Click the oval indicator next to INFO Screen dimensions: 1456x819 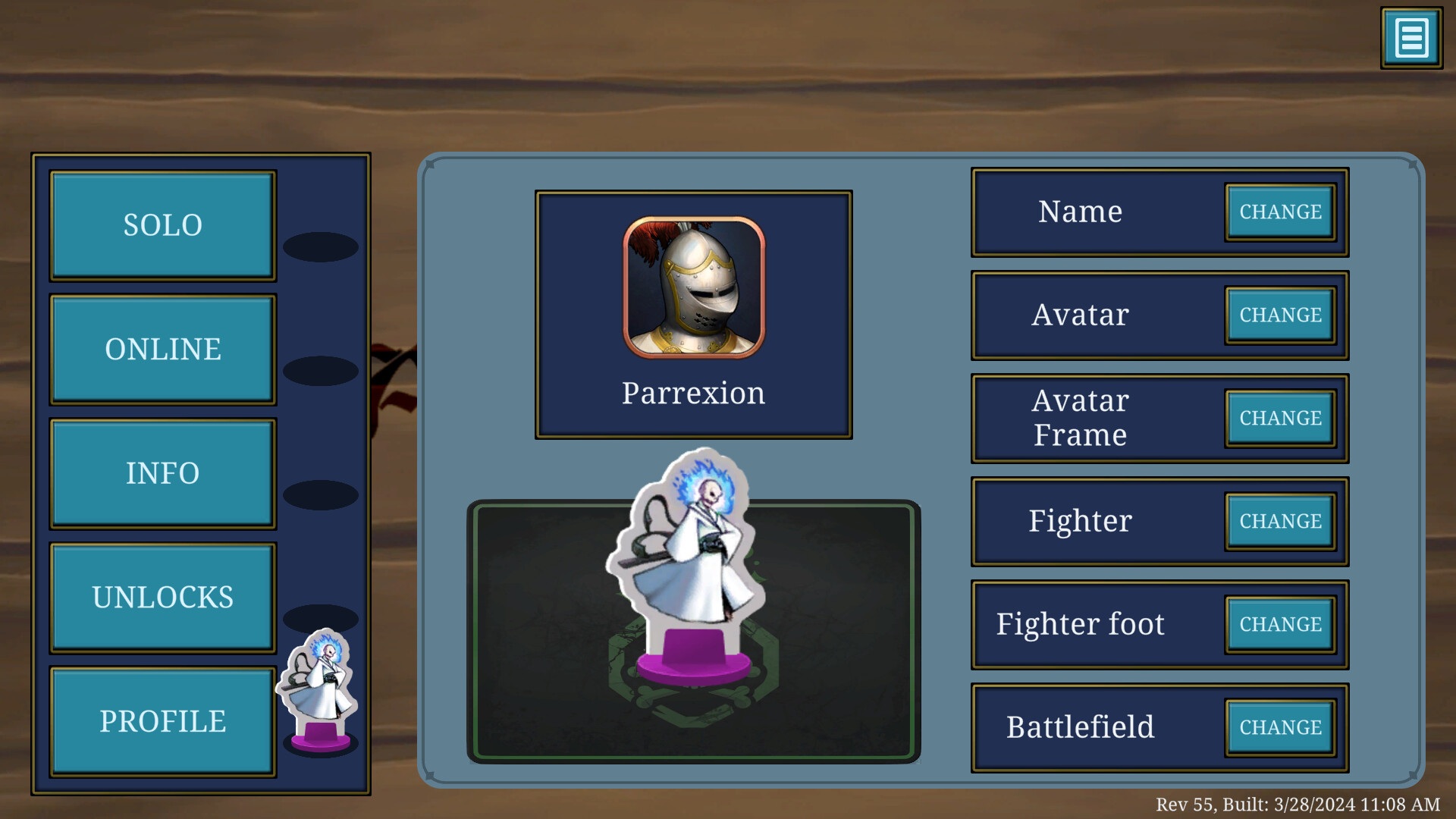coord(320,494)
